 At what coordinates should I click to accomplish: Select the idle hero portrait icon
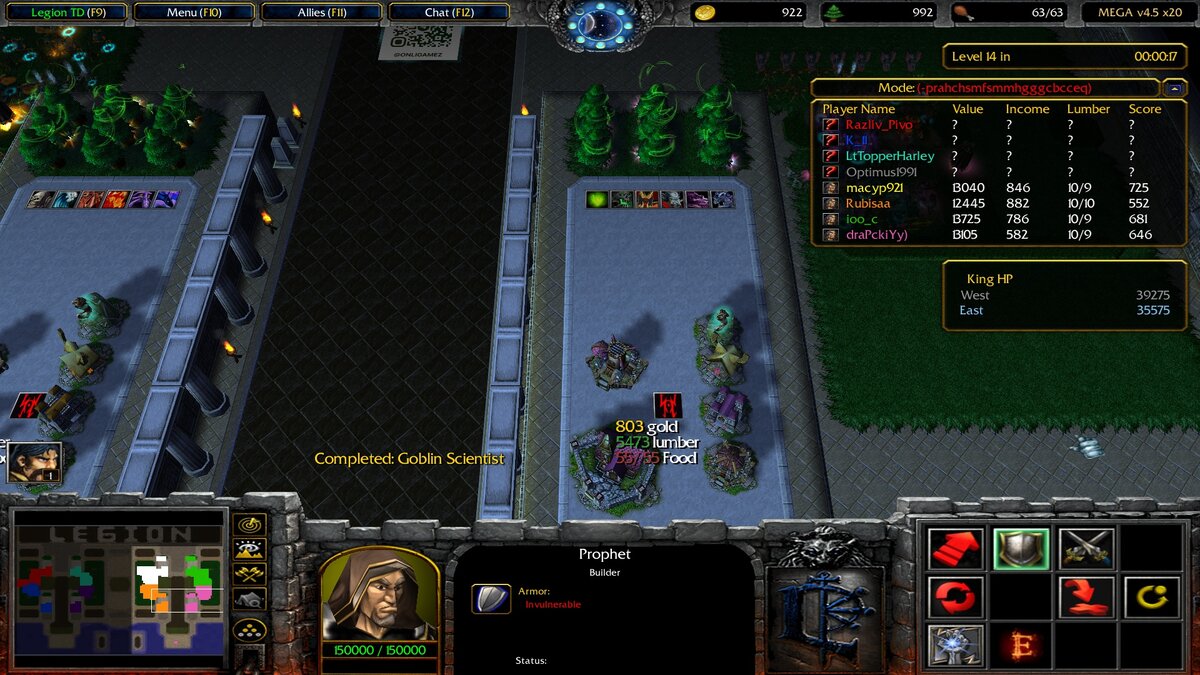(x=35, y=462)
